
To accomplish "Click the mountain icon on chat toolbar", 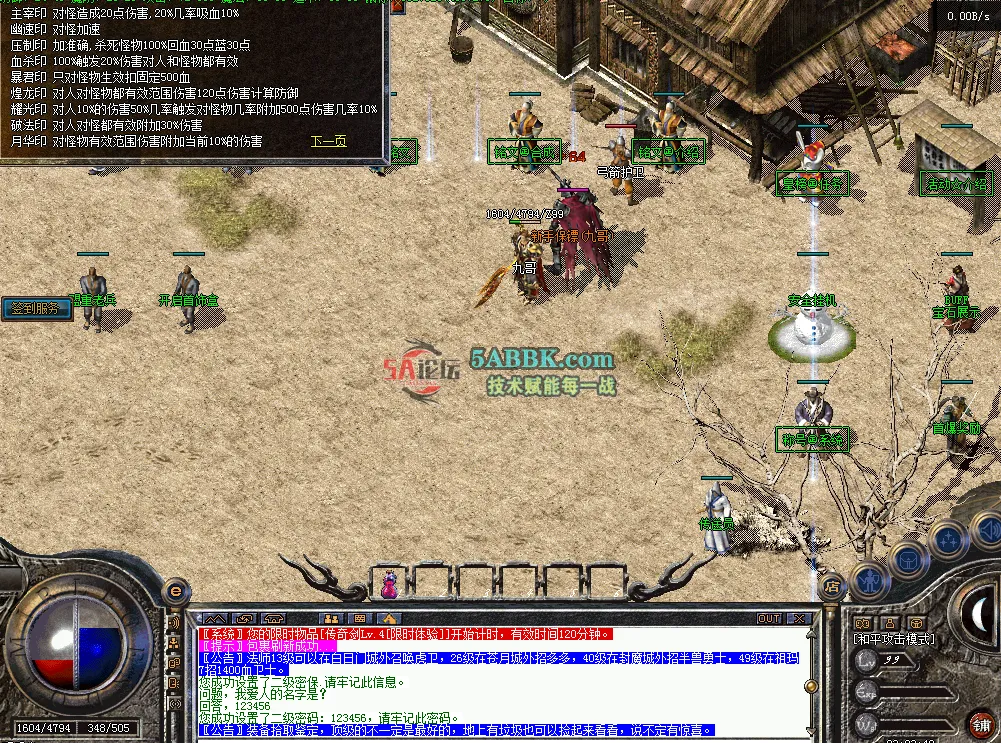I will tap(215, 619).
